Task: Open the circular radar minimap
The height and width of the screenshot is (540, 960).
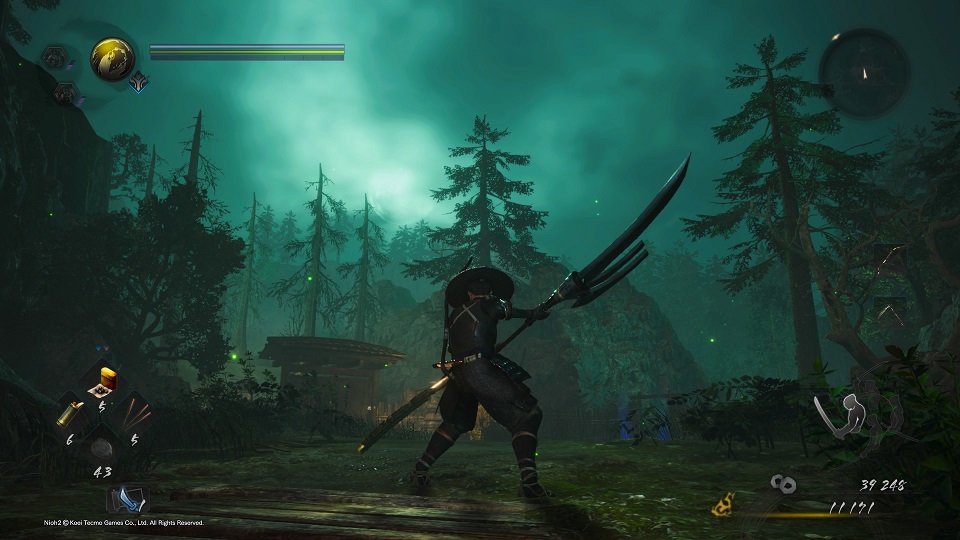Action: pyautogui.click(x=864, y=72)
